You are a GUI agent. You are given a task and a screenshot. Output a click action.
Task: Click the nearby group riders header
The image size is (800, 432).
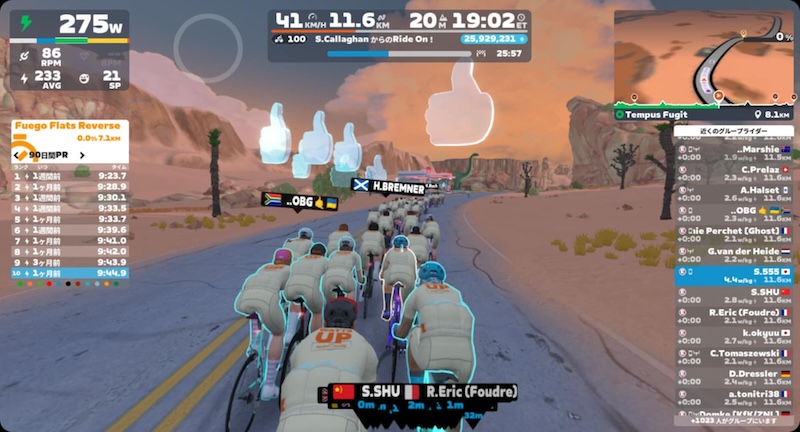(x=733, y=131)
